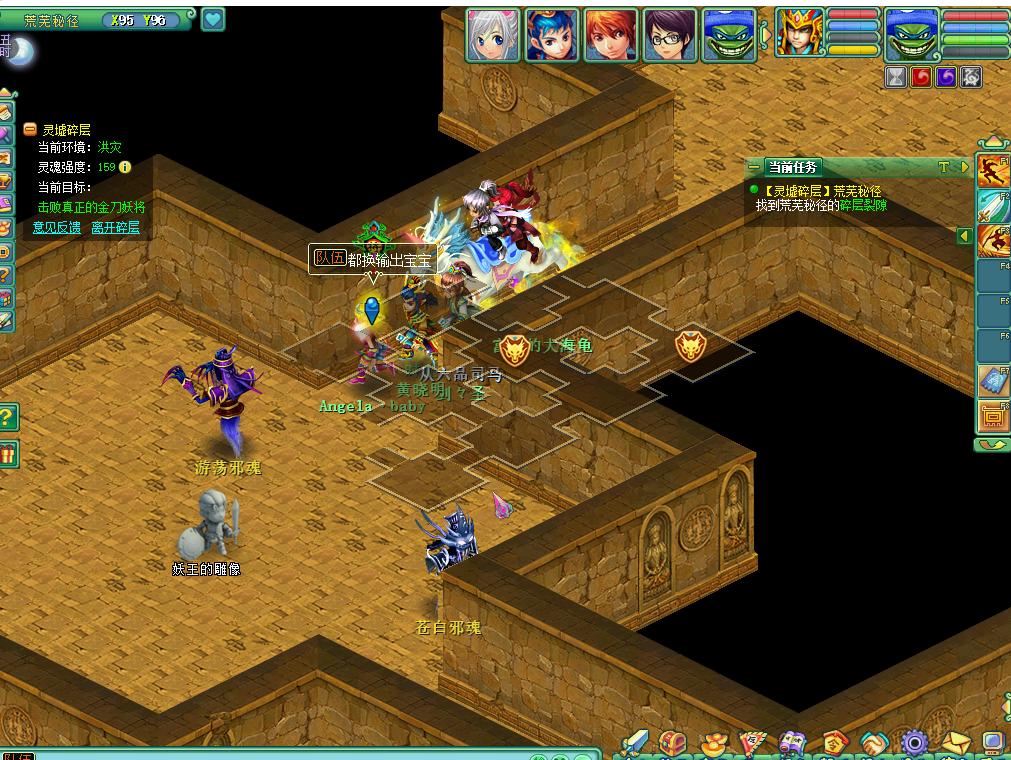Click the 离开碎层 link

point(115,228)
